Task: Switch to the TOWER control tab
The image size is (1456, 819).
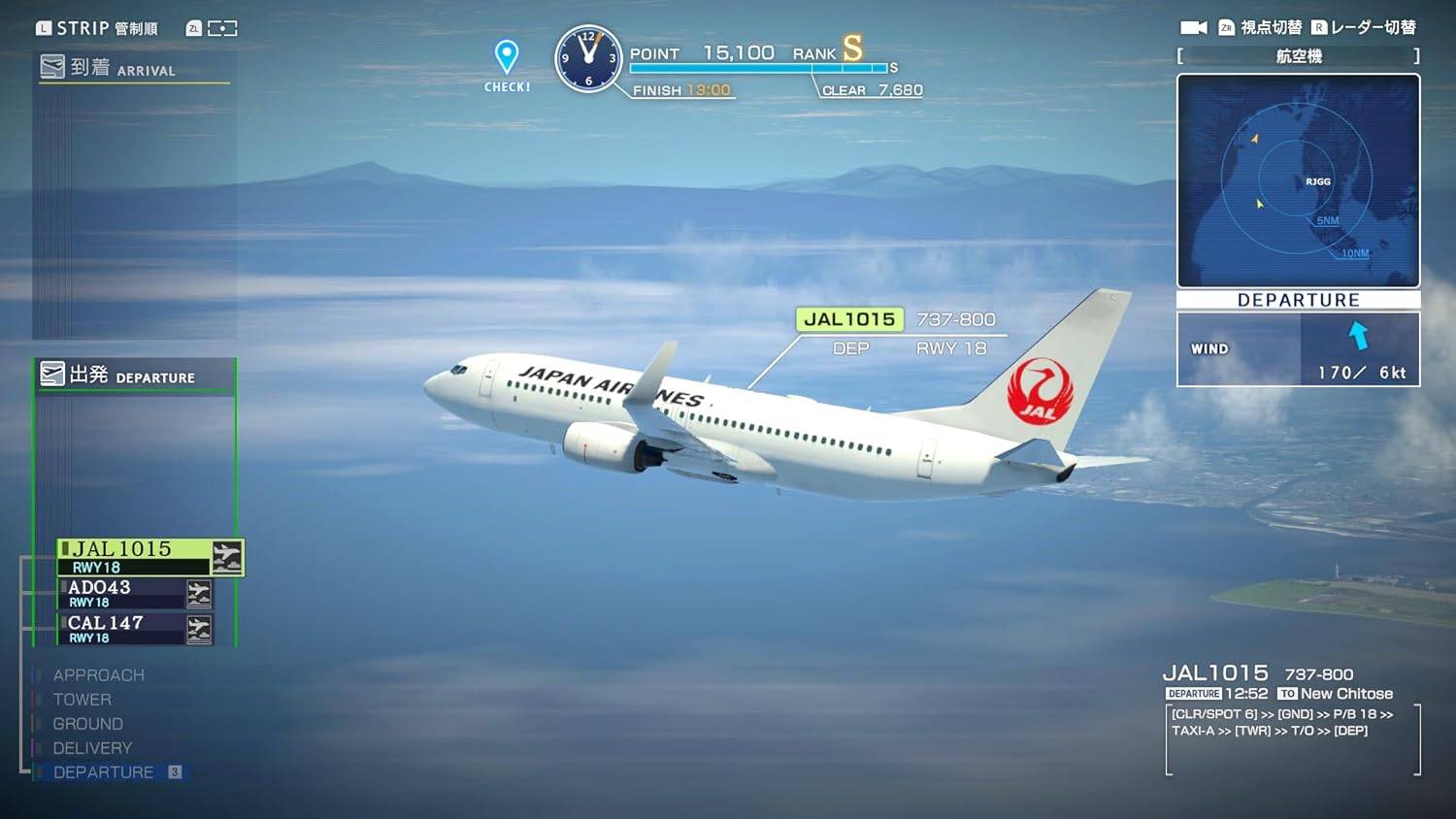Action: pyautogui.click(x=82, y=699)
